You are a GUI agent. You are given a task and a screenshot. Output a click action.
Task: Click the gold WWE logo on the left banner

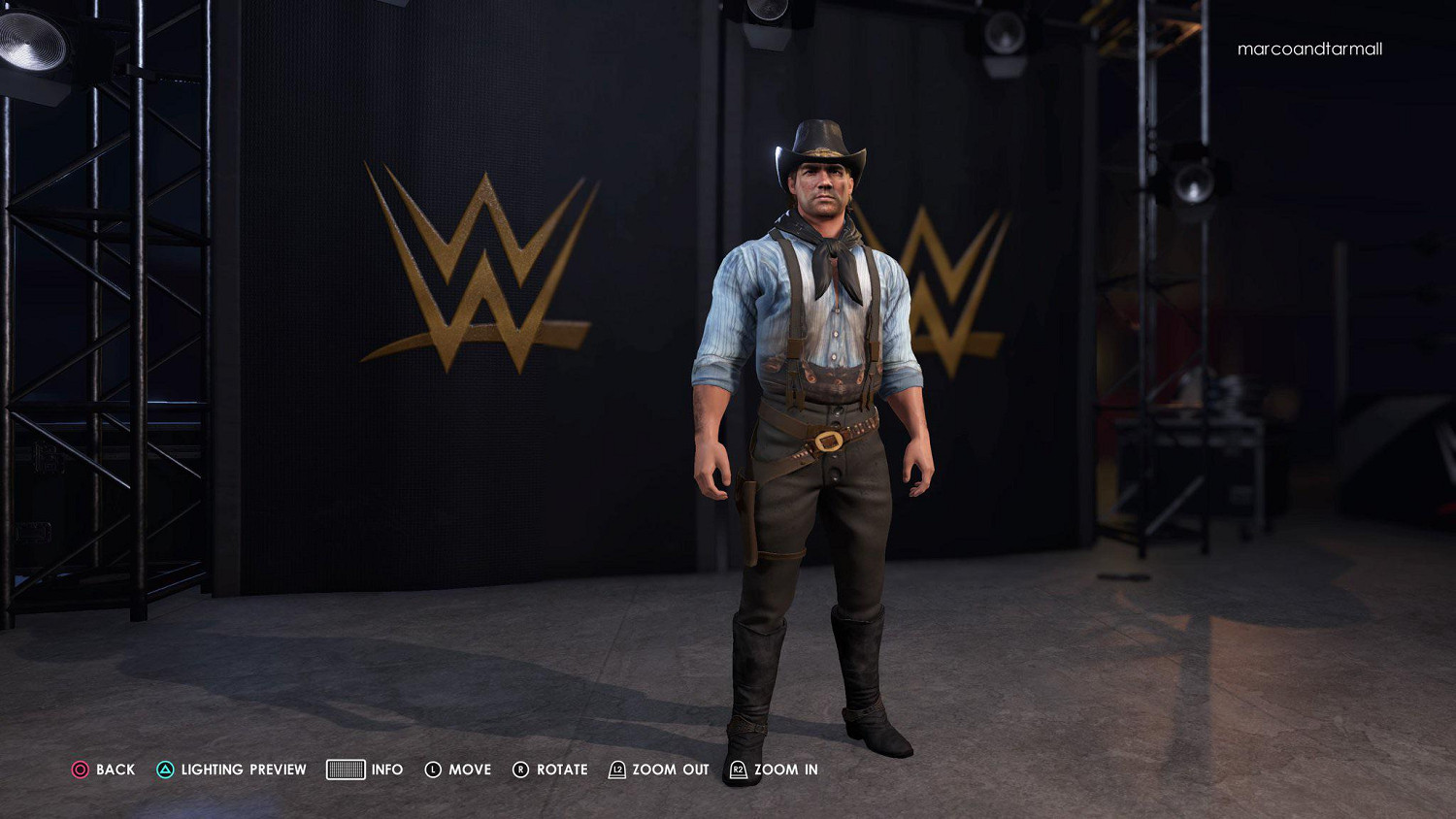pyautogui.click(x=476, y=262)
